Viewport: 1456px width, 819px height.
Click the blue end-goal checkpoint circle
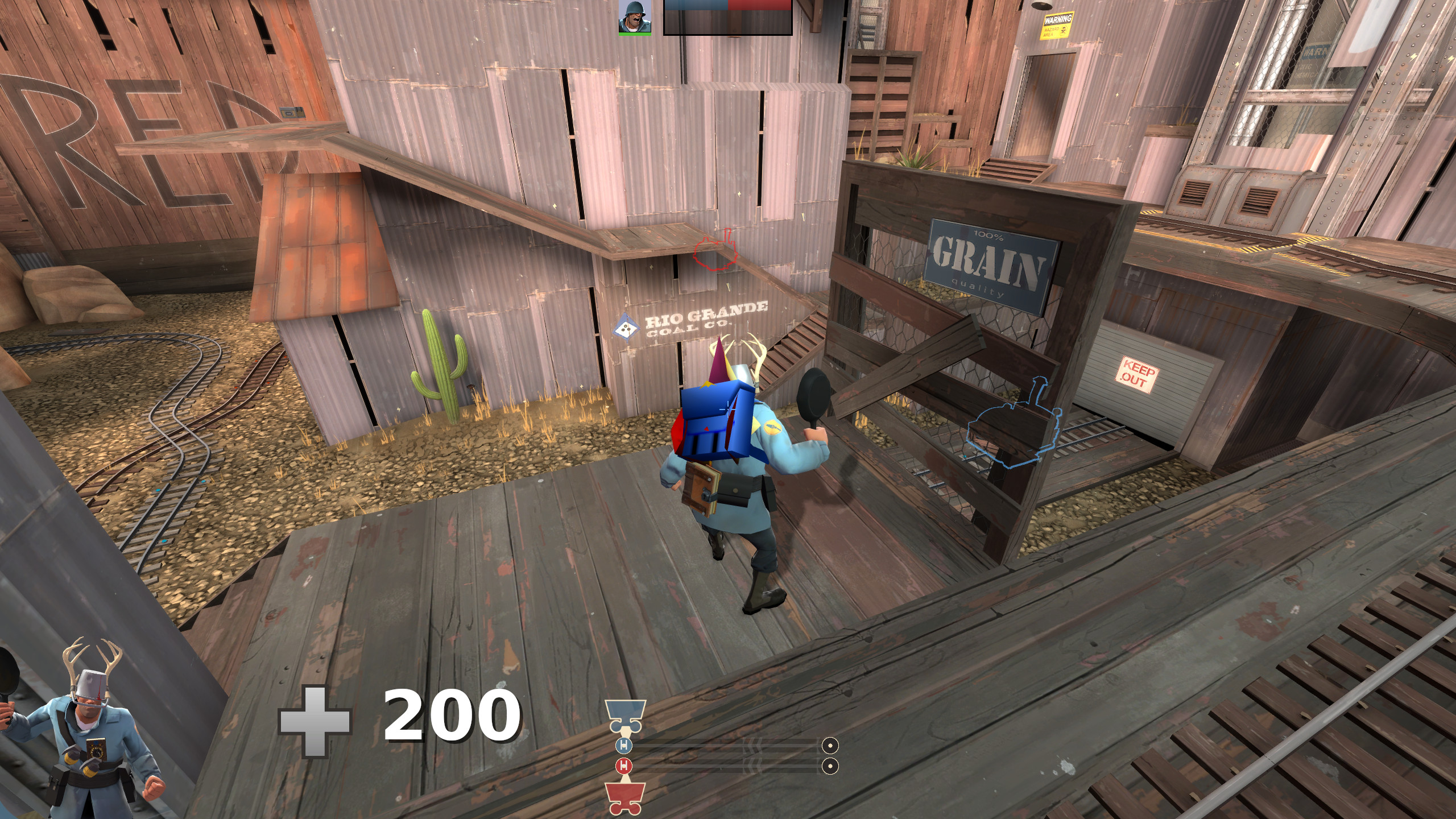tap(831, 746)
